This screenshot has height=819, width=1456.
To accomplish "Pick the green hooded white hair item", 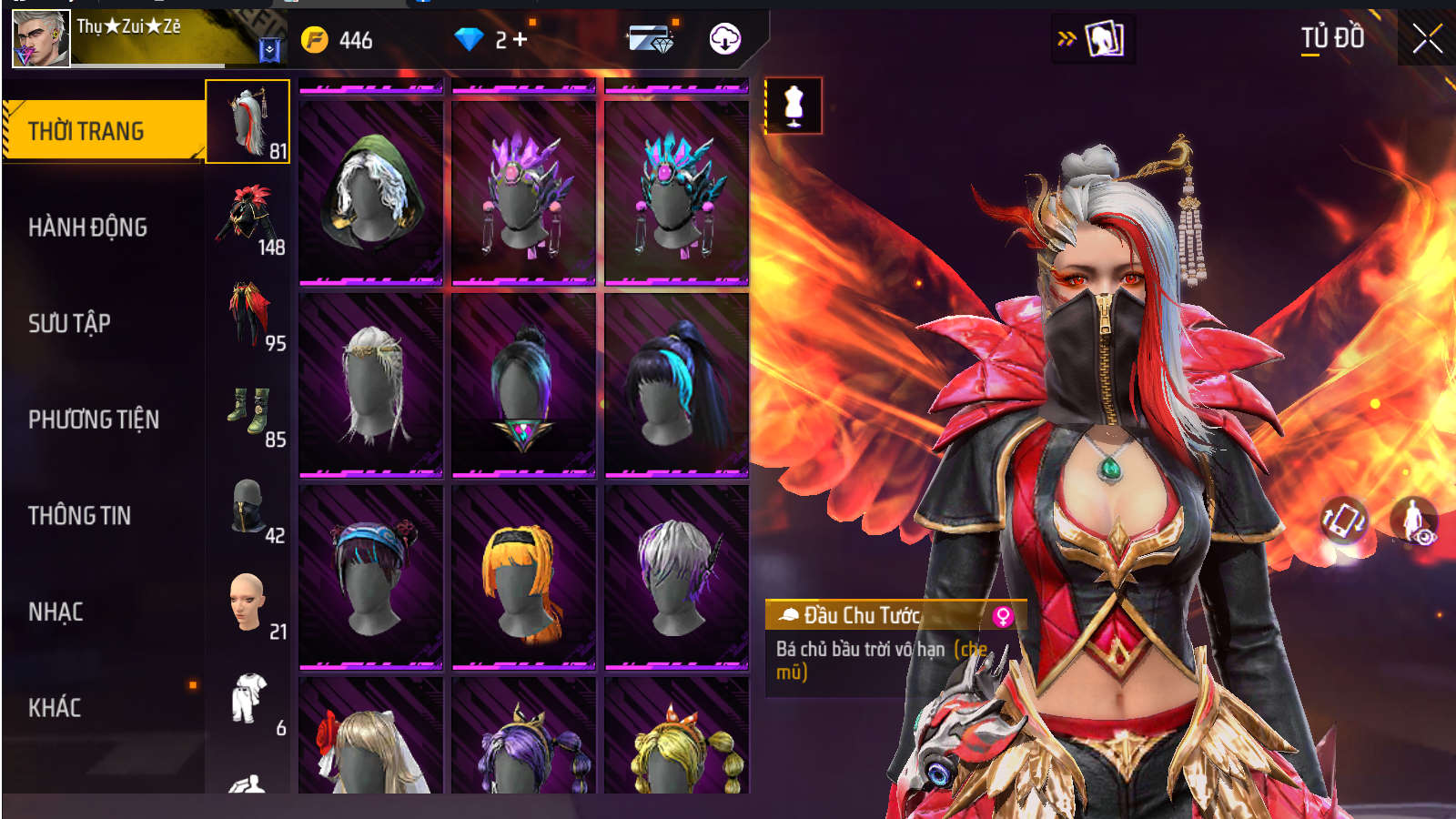I will point(371,191).
